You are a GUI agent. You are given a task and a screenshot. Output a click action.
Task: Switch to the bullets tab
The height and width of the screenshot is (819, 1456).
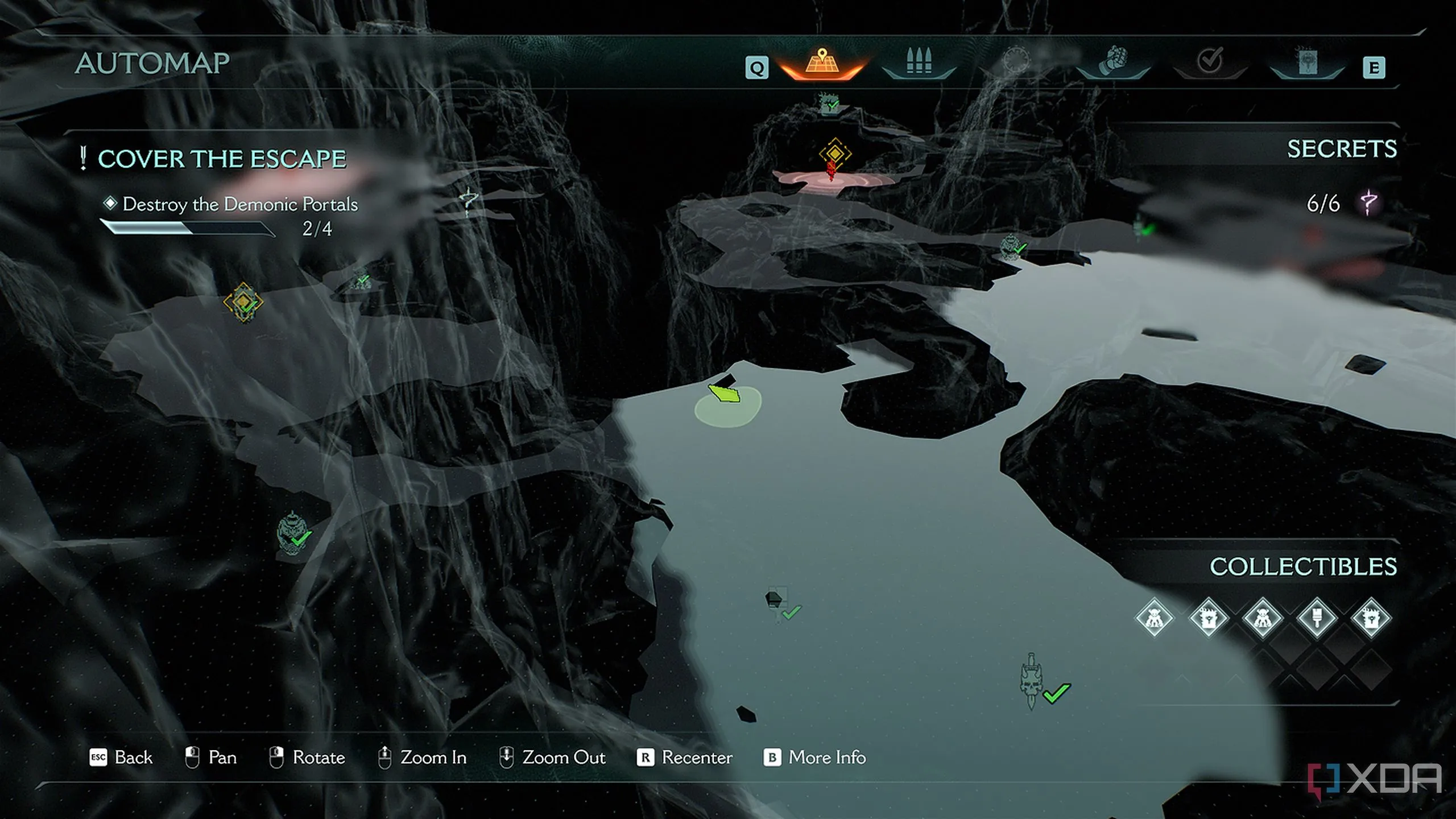click(x=919, y=61)
